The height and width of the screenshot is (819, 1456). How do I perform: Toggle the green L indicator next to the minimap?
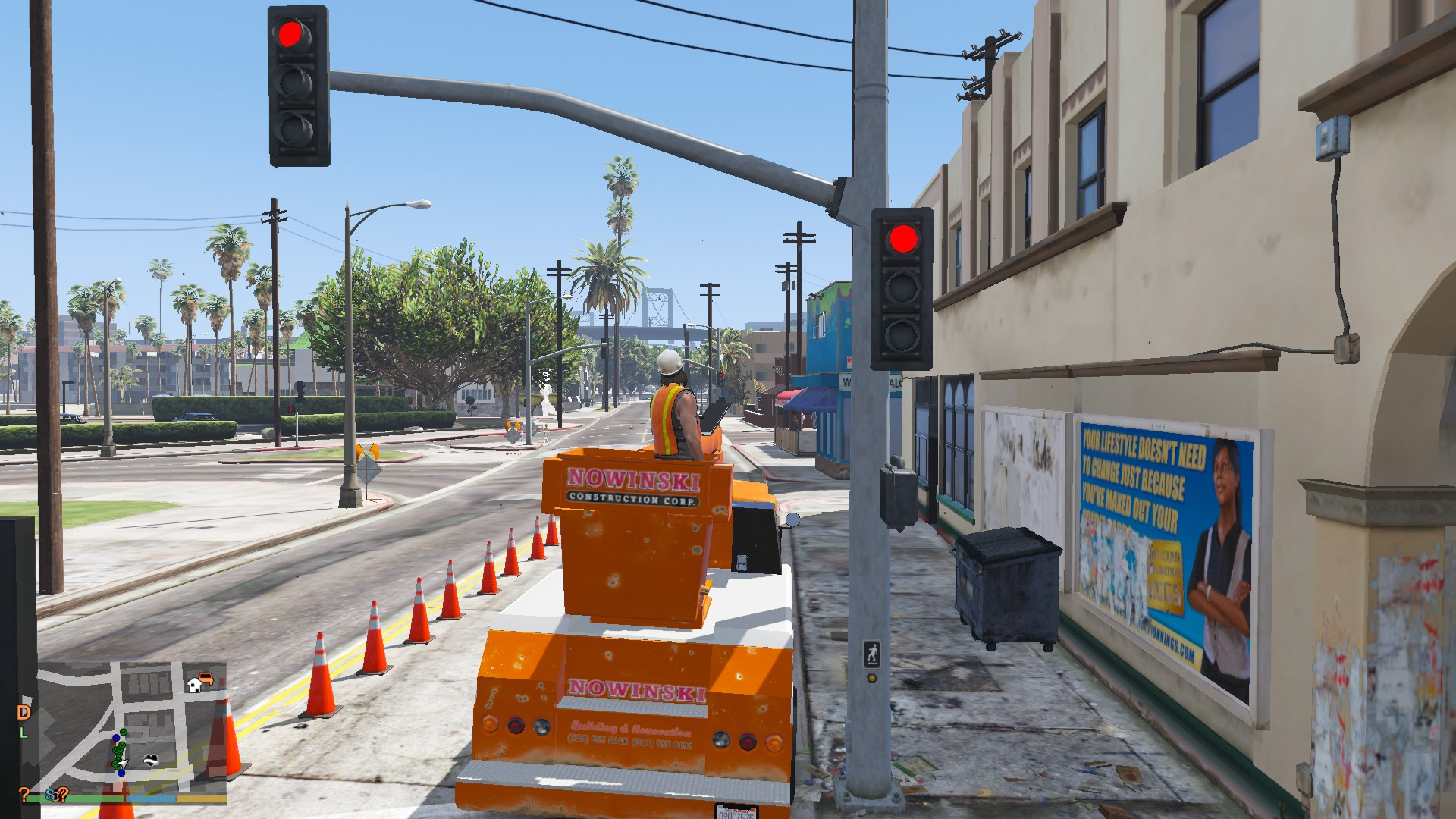tap(24, 733)
